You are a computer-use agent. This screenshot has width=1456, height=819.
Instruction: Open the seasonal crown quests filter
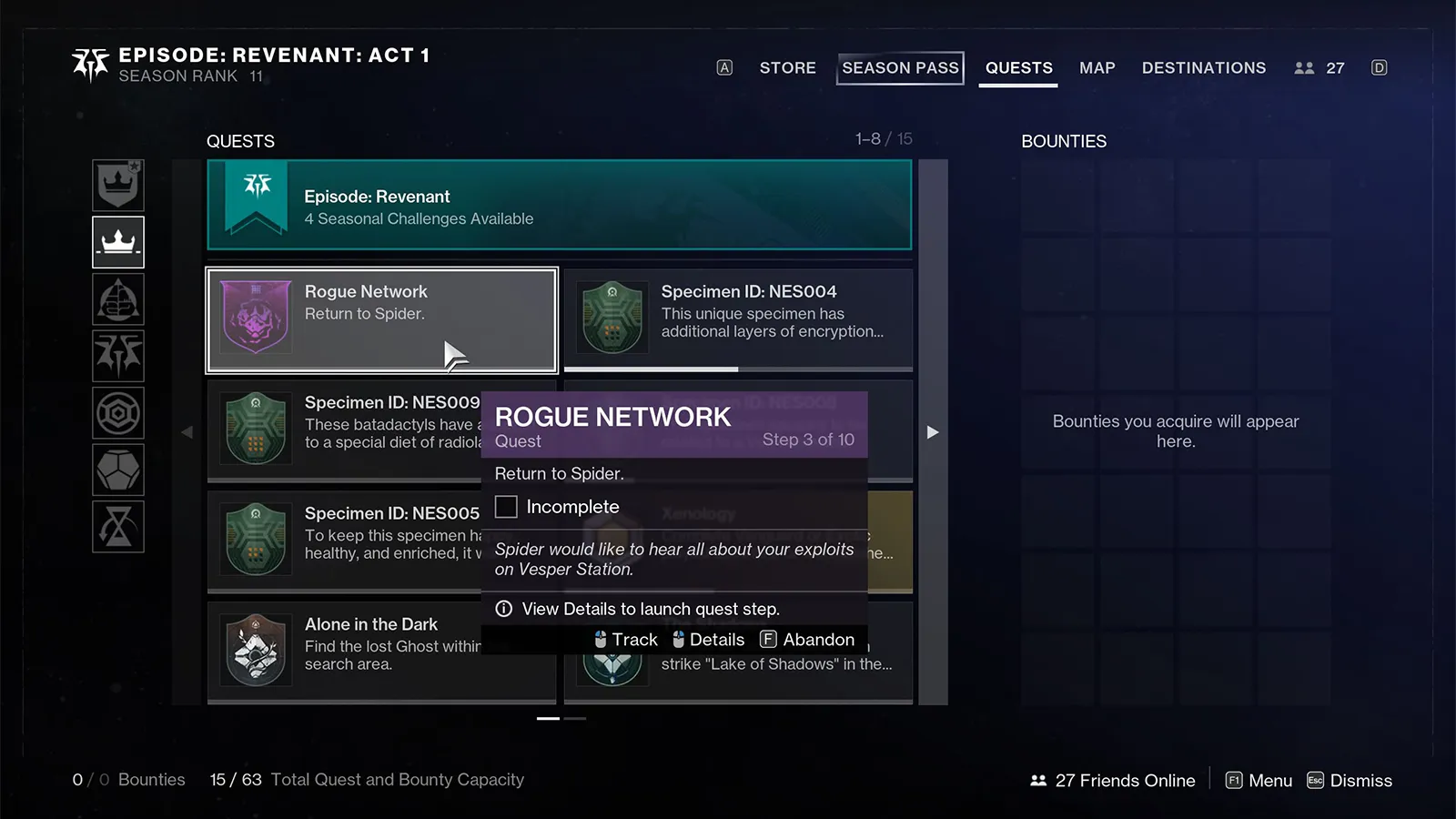point(118,242)
